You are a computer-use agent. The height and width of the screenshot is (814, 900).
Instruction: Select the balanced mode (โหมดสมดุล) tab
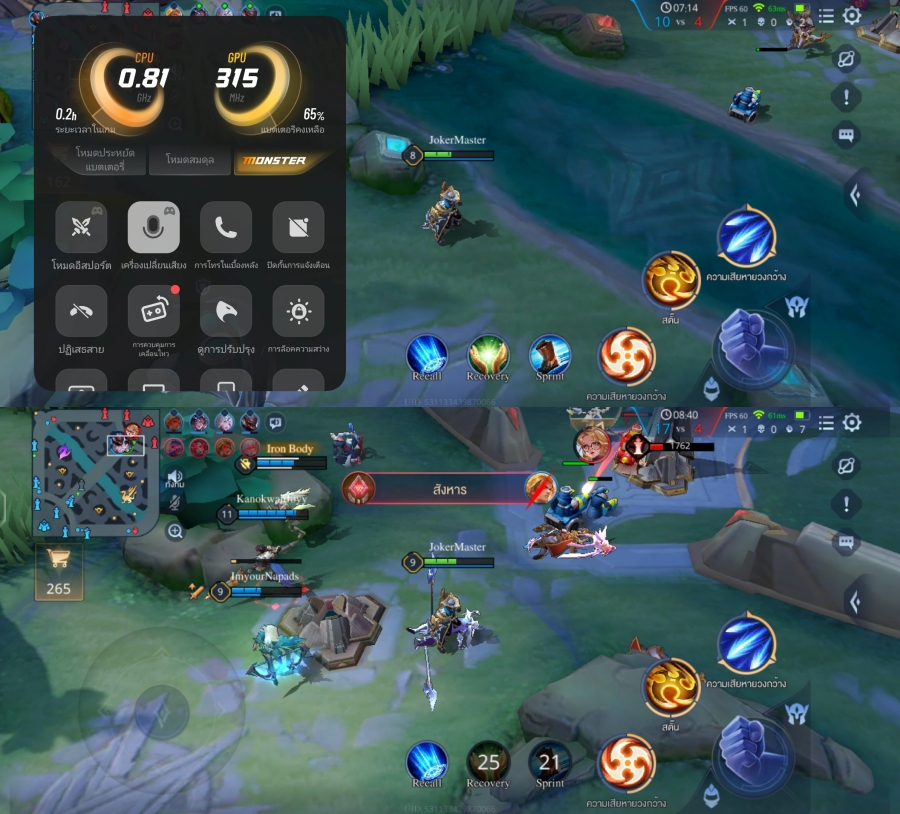point(188,160)
